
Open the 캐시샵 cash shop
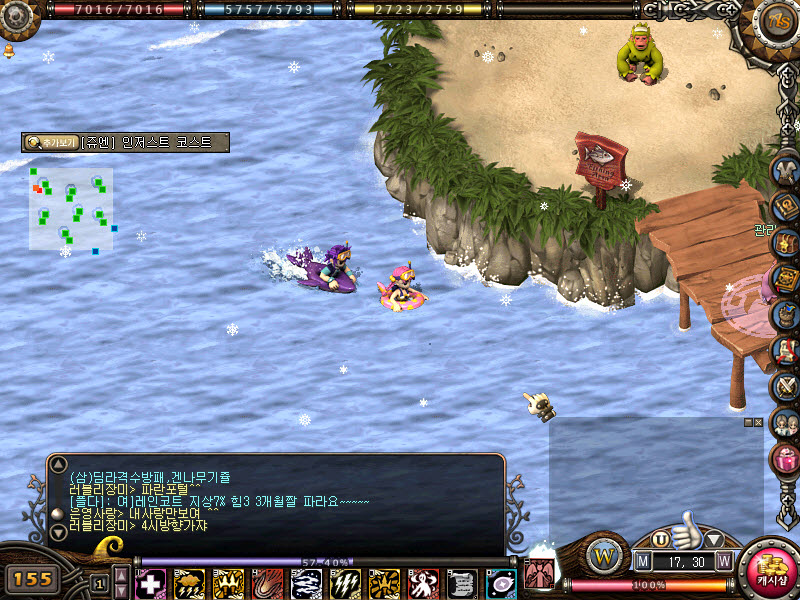pyautogui.click(x=771, y=570)
